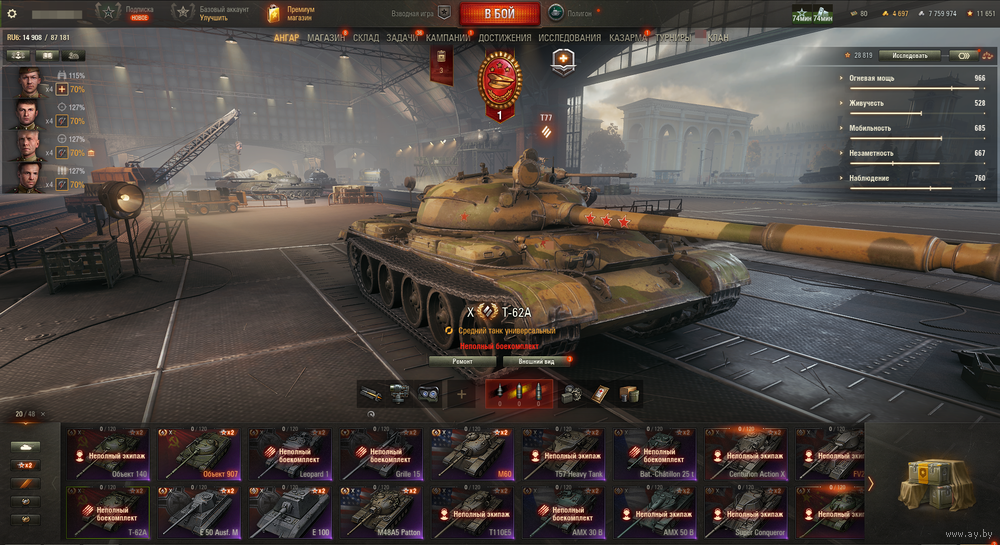Open the КАЗАРМА tab
This screenshot has width=1000, height=545.
coord(629,38)
